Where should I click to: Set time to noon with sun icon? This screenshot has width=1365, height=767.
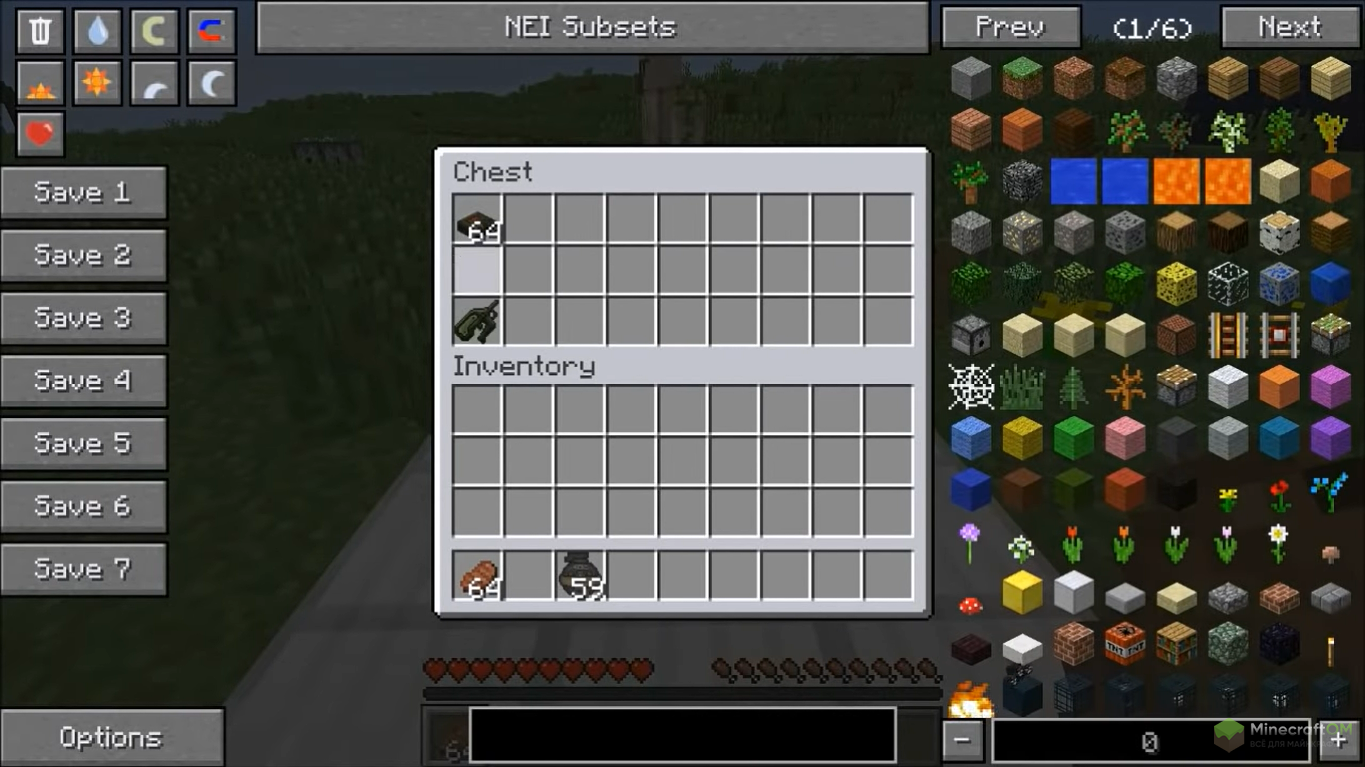[97, 83]
